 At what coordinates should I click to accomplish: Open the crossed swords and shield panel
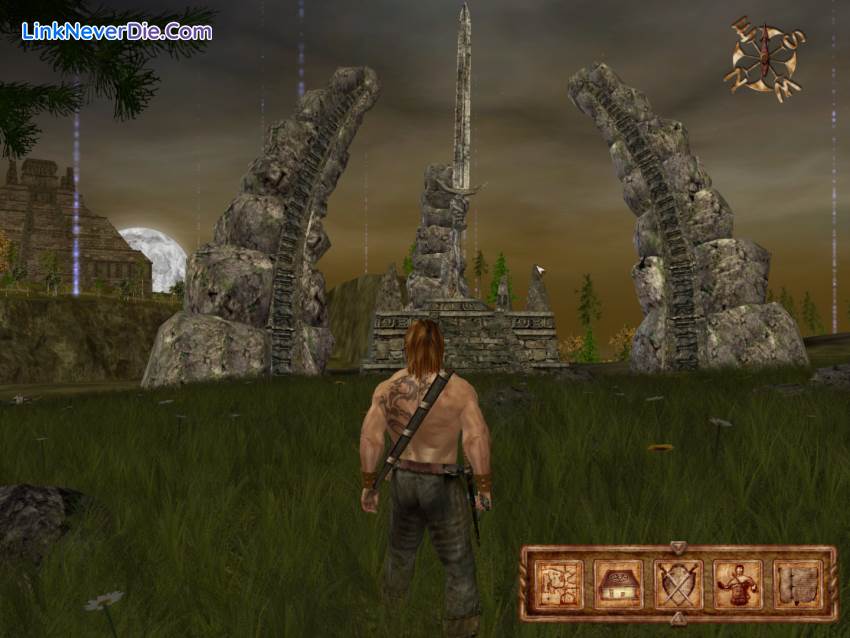pos(678,584)
